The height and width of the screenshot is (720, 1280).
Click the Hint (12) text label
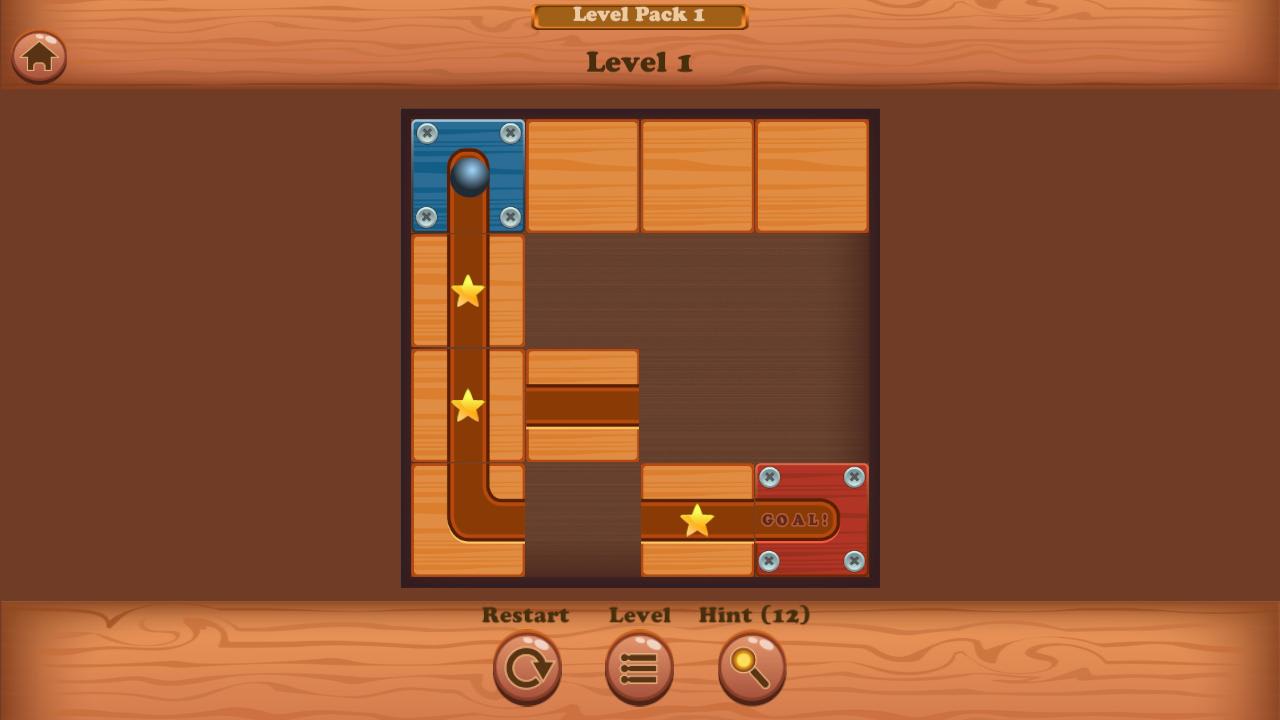tap(753, 615)
